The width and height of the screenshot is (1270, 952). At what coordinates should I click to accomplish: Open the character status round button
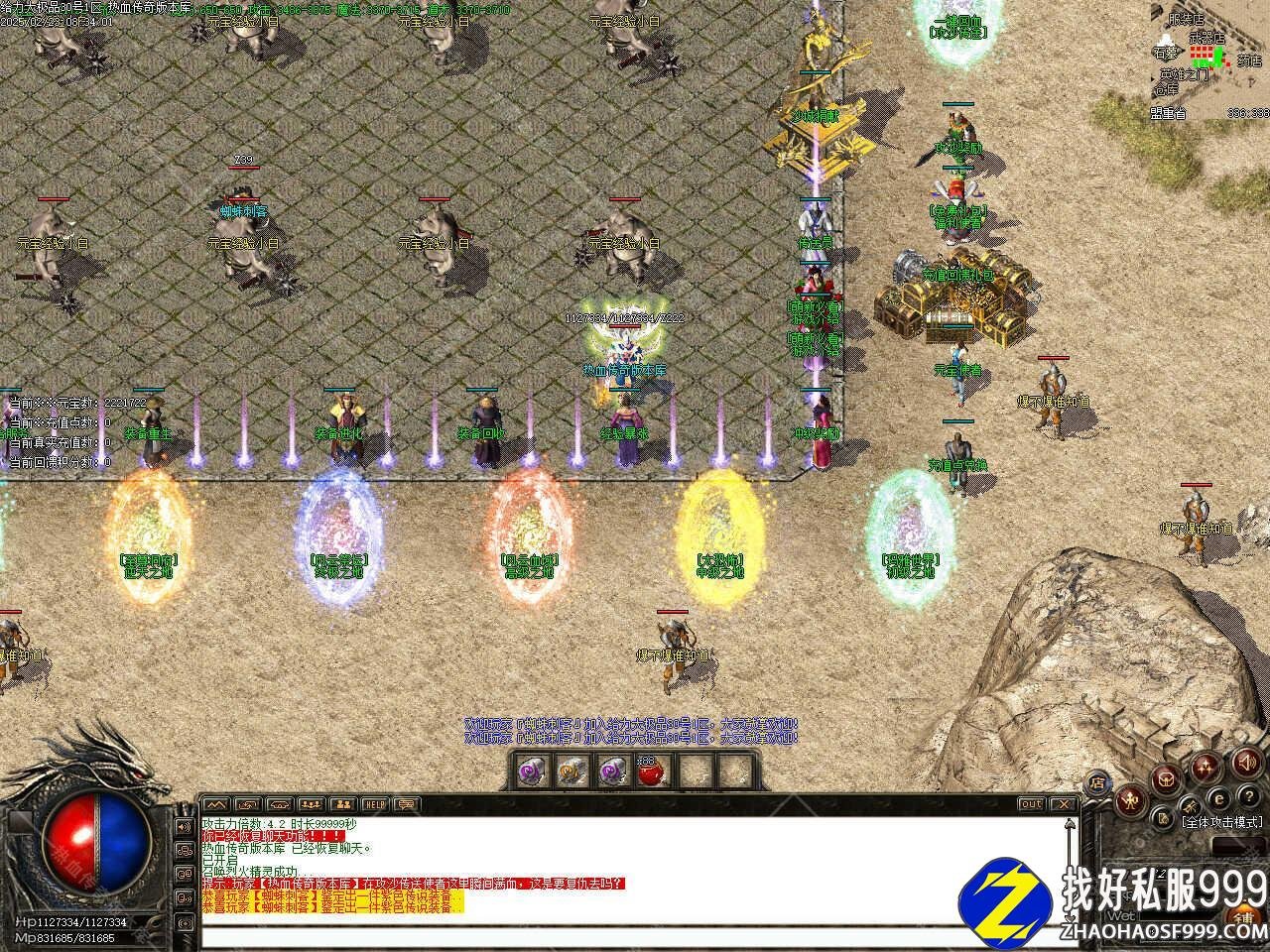tap(1130, 801)
